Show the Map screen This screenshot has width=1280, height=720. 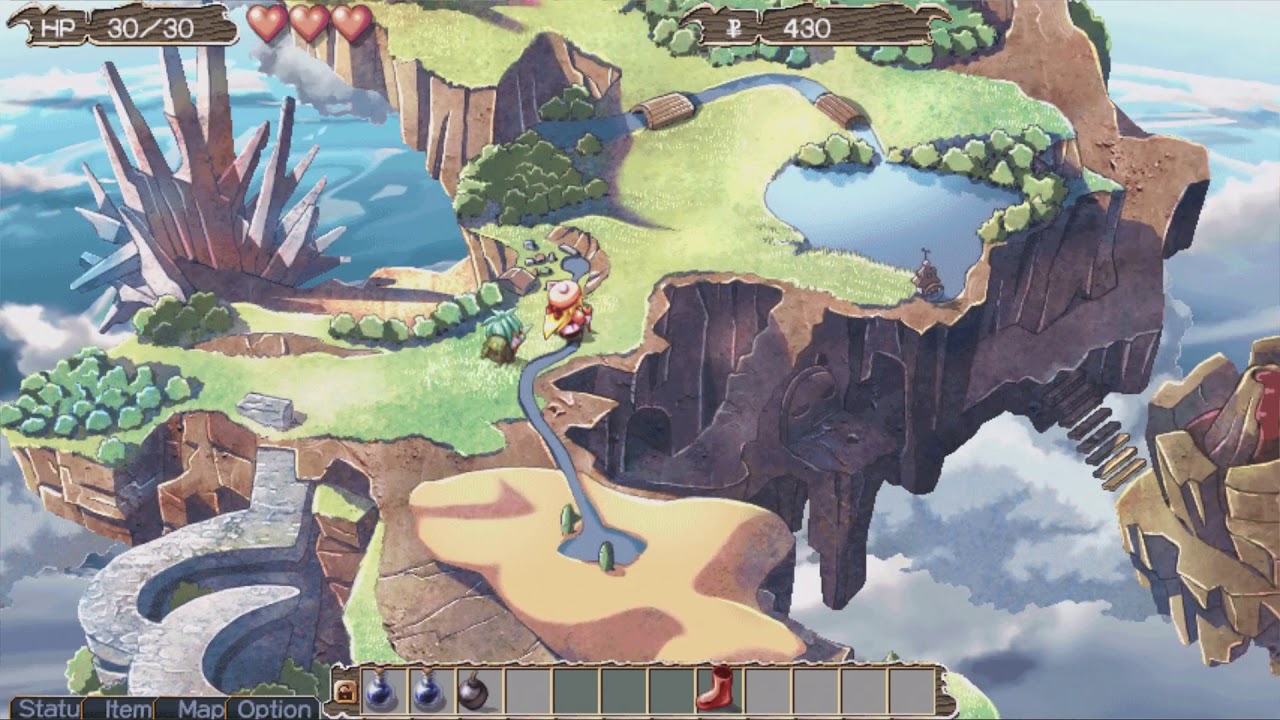point(200,709)
